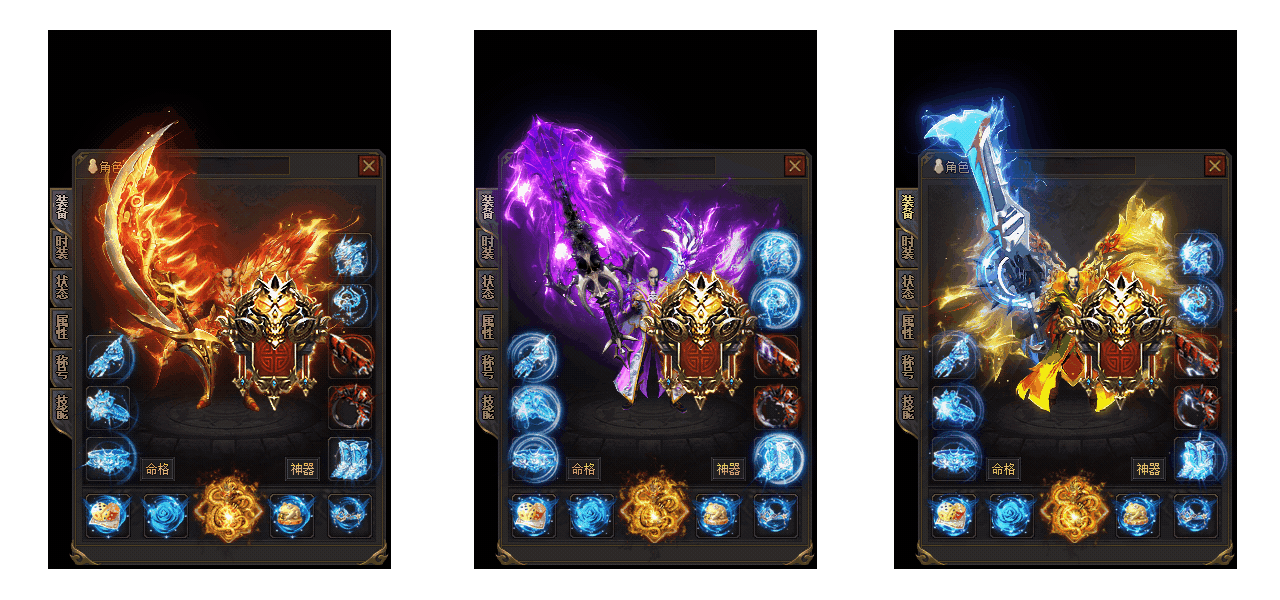Select blue rose slot in purple-winged panel
Screen dimensions: 1280x600
(591, 516)
